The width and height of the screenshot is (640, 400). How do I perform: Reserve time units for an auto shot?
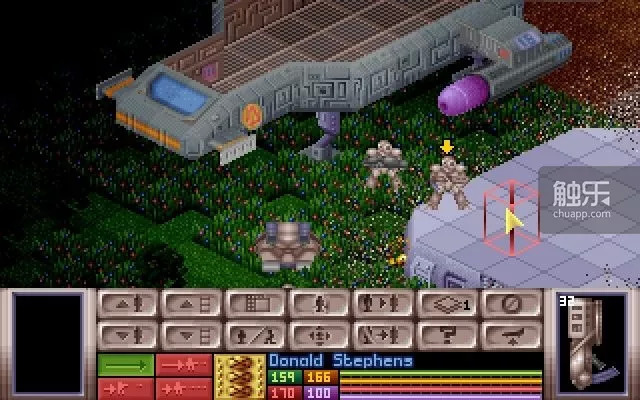pyautogui.click(x=187, y=386)
